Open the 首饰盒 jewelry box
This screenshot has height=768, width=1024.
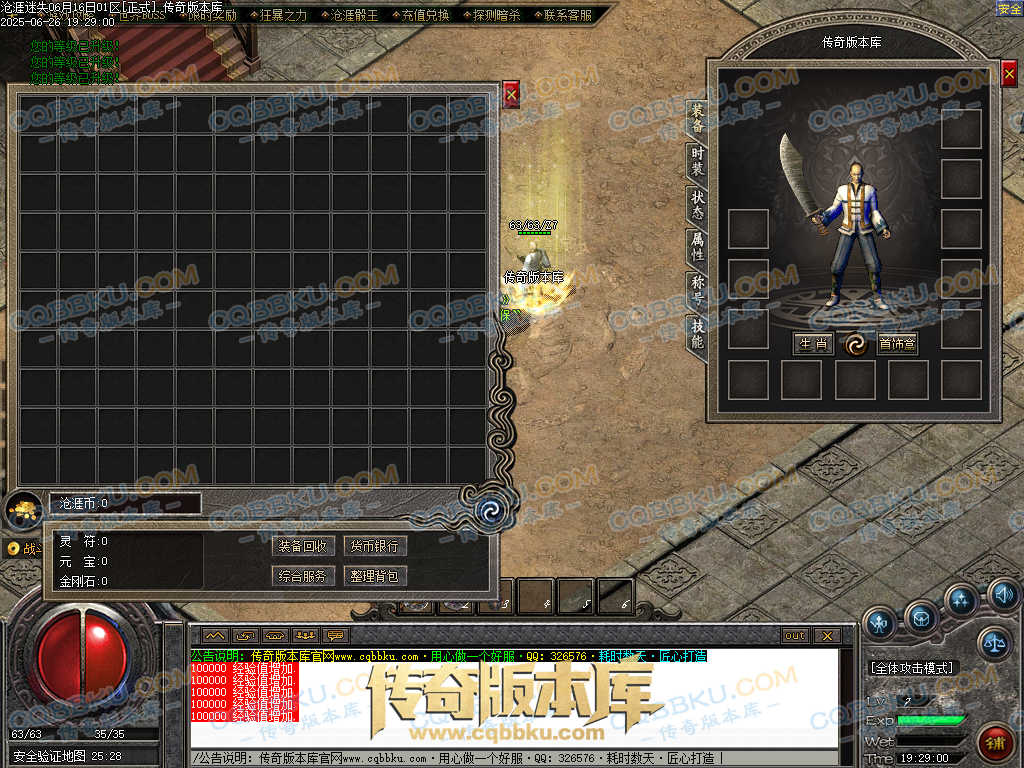coord(897,344)
